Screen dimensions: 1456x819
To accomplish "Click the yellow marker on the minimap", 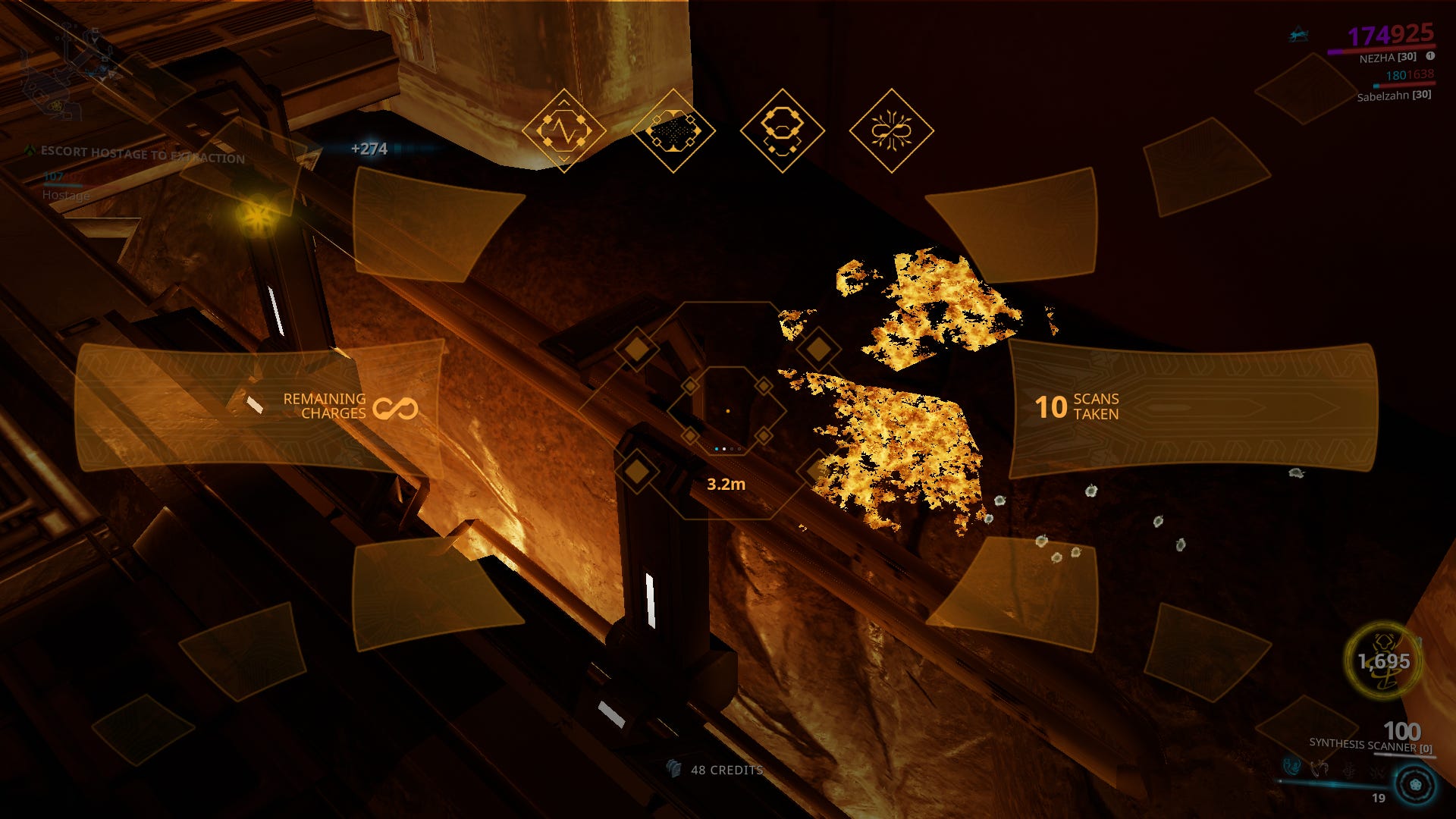I will click(x=56, y=105).
